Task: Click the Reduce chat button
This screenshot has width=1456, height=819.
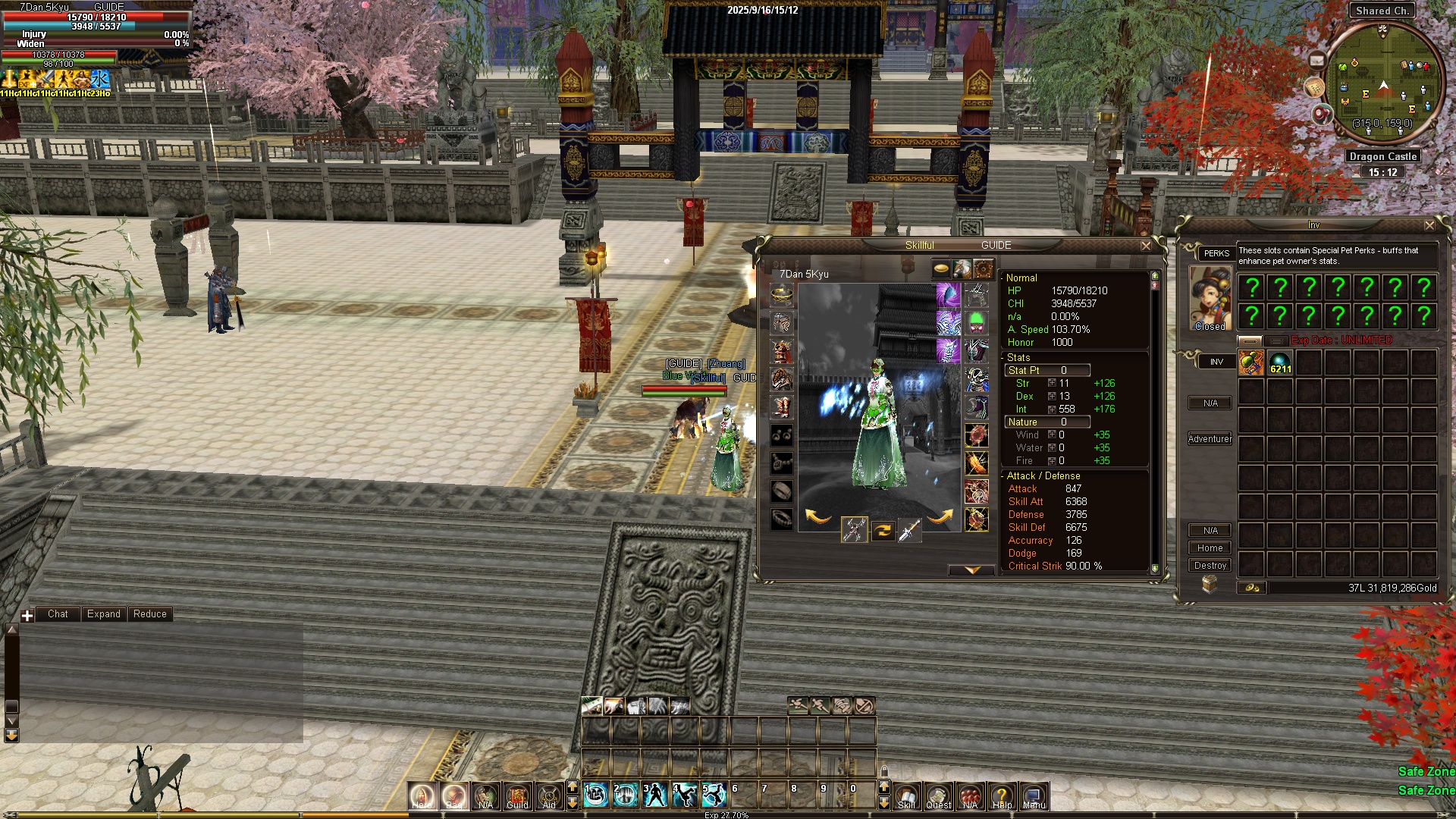Action: pos(149,614)
